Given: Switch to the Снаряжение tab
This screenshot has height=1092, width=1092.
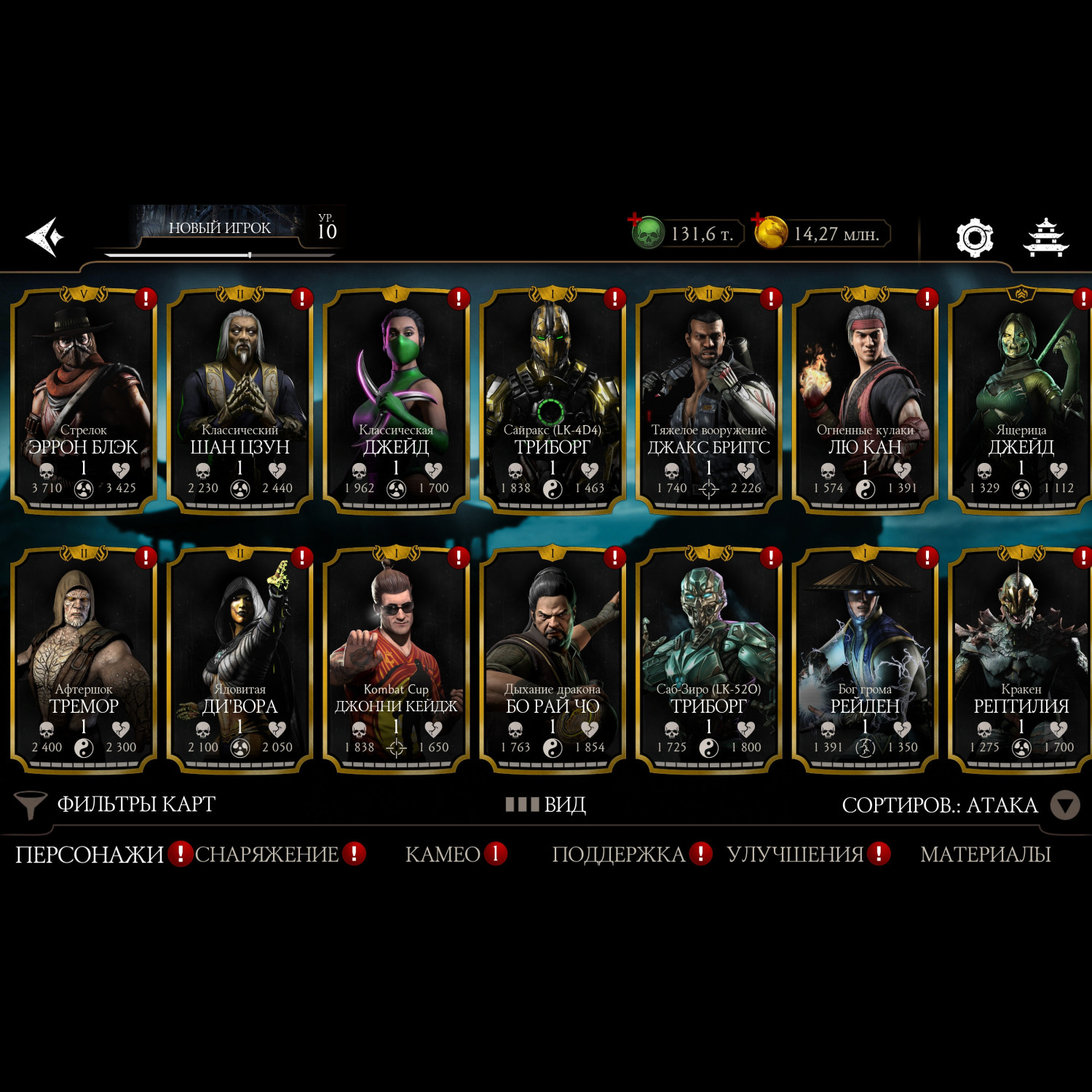Looking at the screenshot, I should tap(267, 854).
